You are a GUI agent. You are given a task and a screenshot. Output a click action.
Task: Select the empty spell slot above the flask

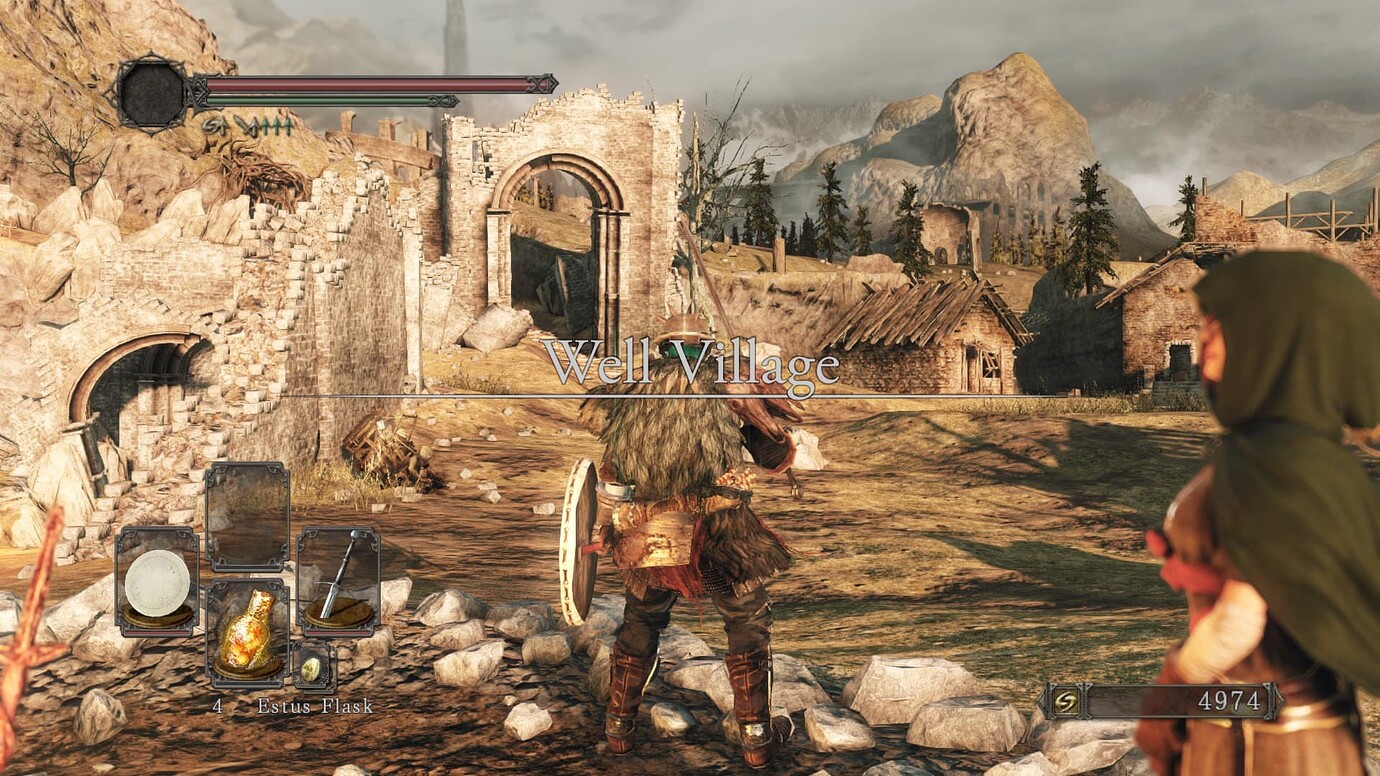tap(247, 516)
